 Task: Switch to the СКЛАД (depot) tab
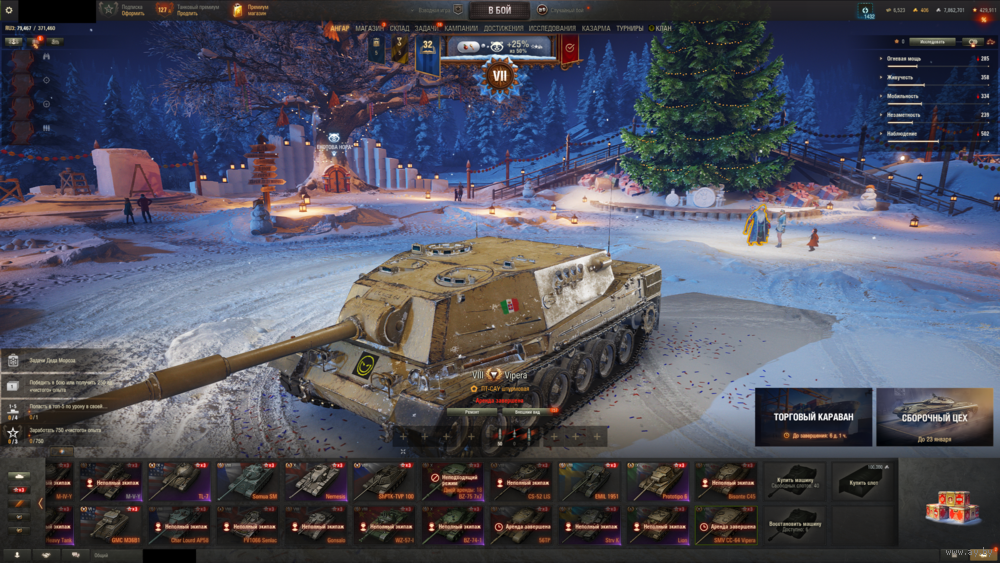399,29
